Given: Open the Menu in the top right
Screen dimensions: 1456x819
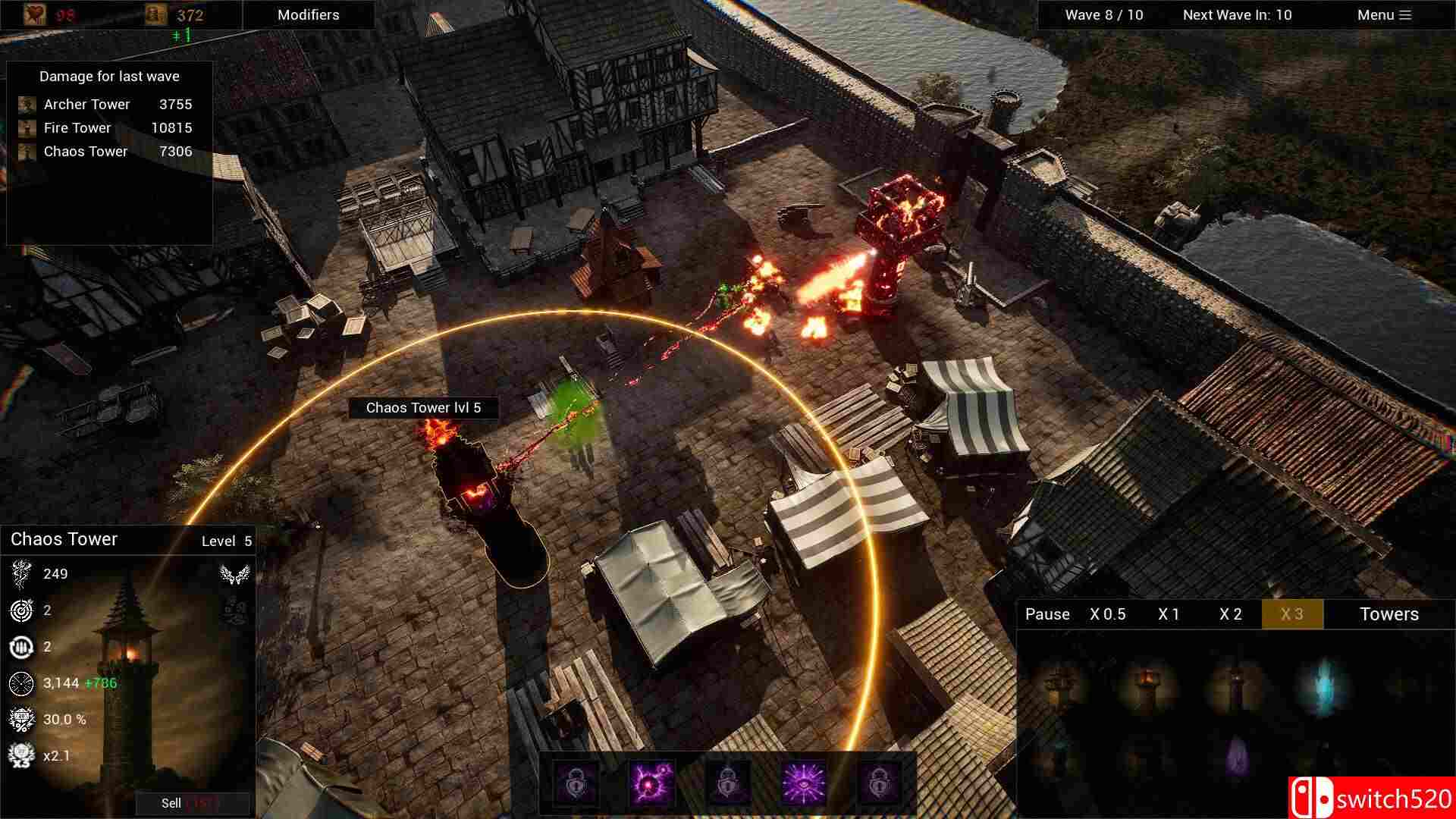Looking at the screenshot, I should [x=1382, y=14].
